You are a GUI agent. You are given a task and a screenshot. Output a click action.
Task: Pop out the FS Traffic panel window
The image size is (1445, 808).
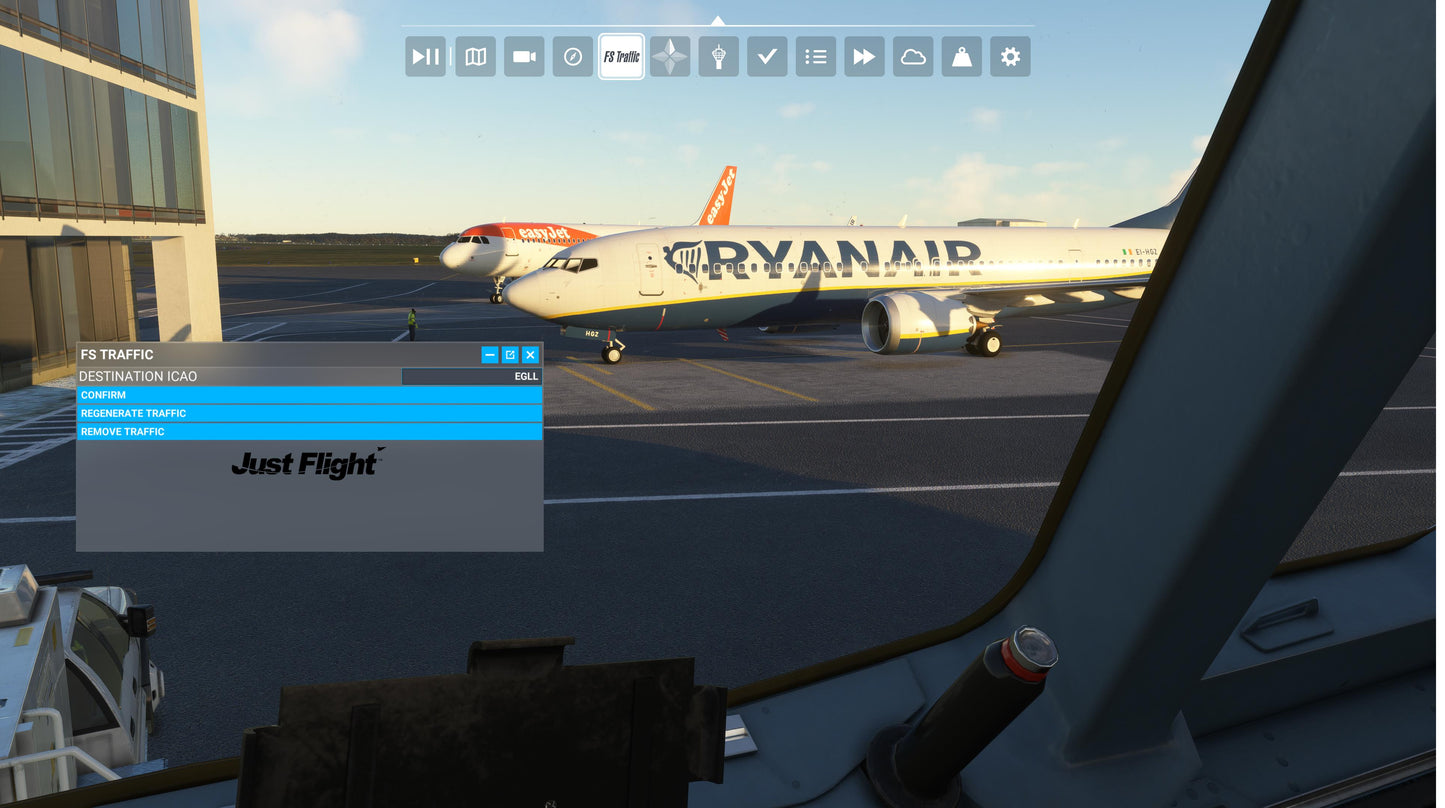click(510, 355)
